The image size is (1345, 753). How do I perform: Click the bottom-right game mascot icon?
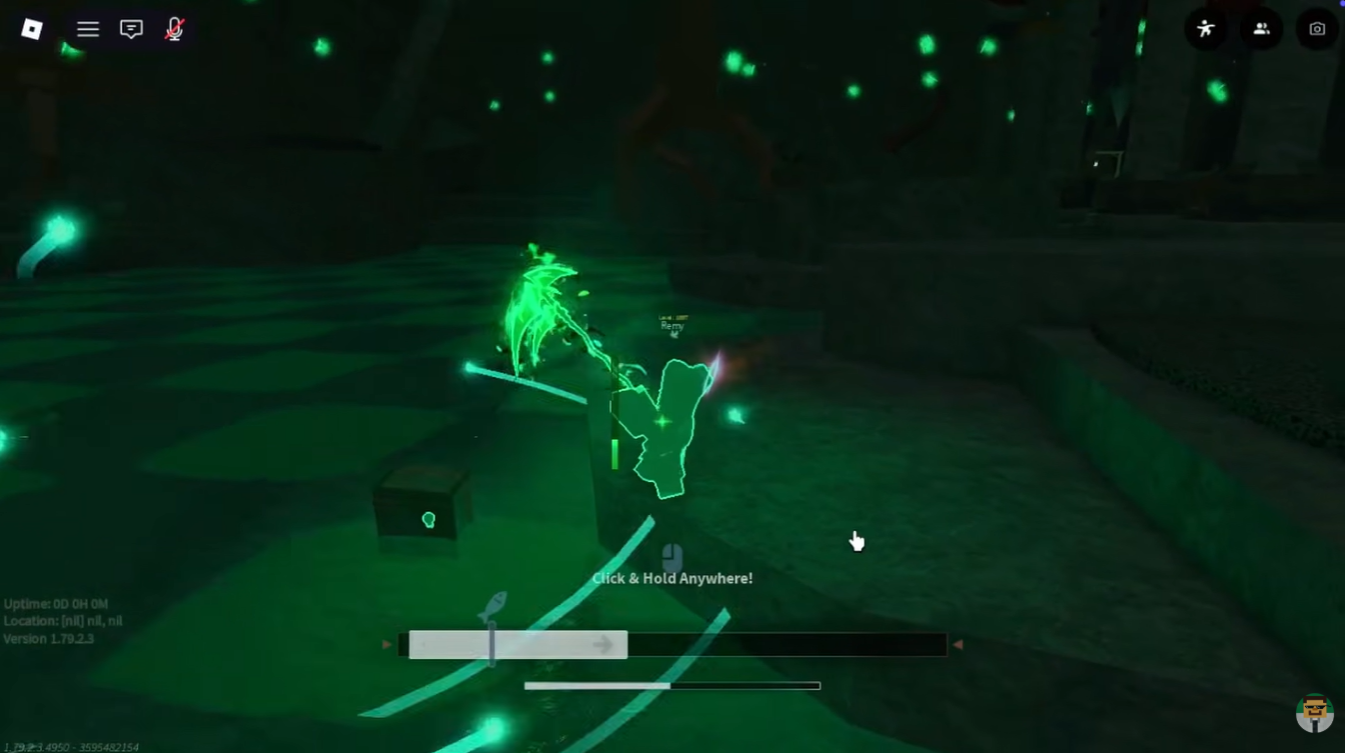tap(1315, 713)
